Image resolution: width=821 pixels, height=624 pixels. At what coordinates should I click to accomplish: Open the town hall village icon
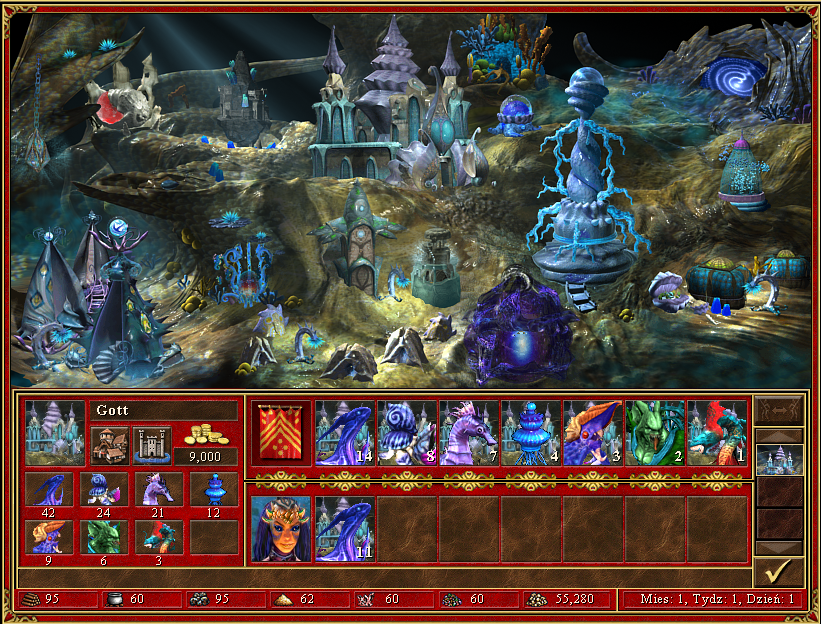coord(110,443)
